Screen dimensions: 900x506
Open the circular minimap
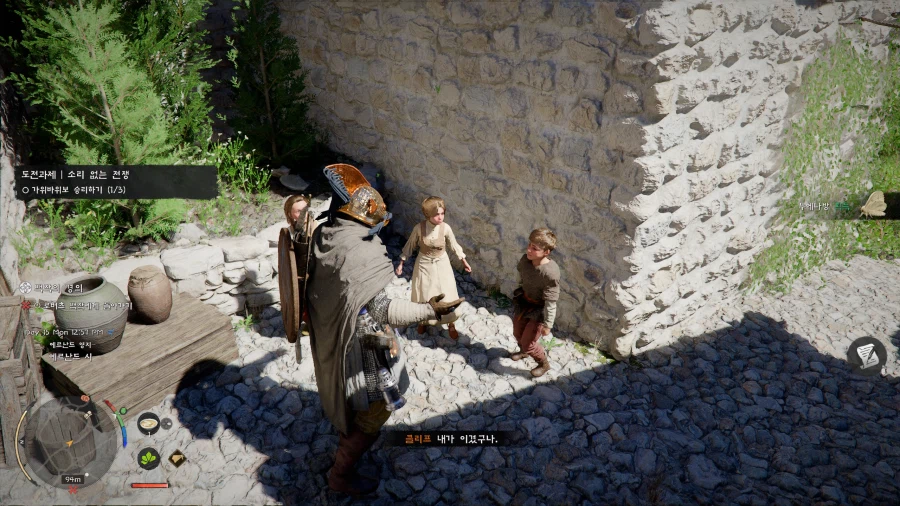coord(68,440)
